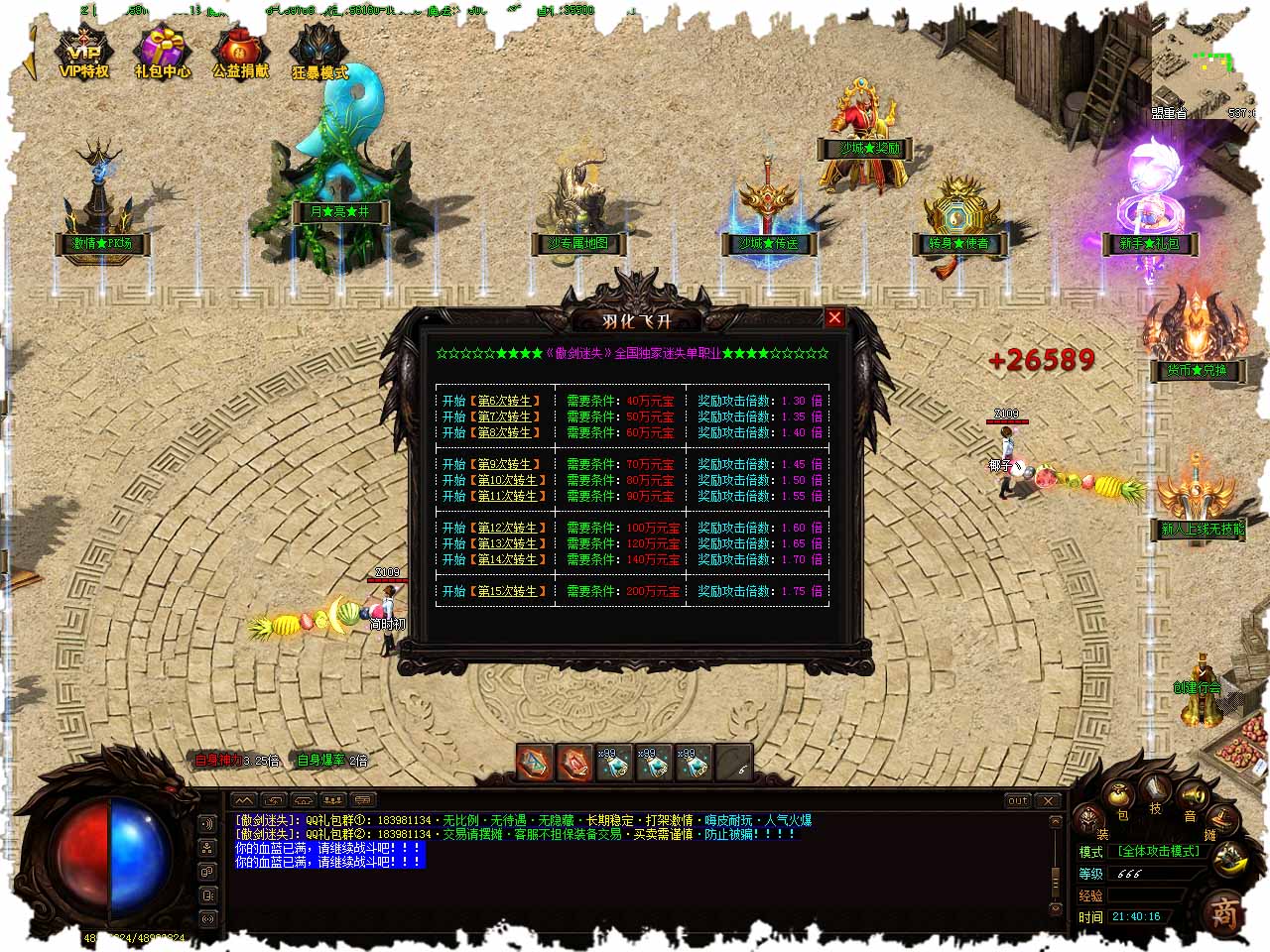Open the 礼包中心 gift center
Screen dimensions: 1270x952
coord(162,54)
